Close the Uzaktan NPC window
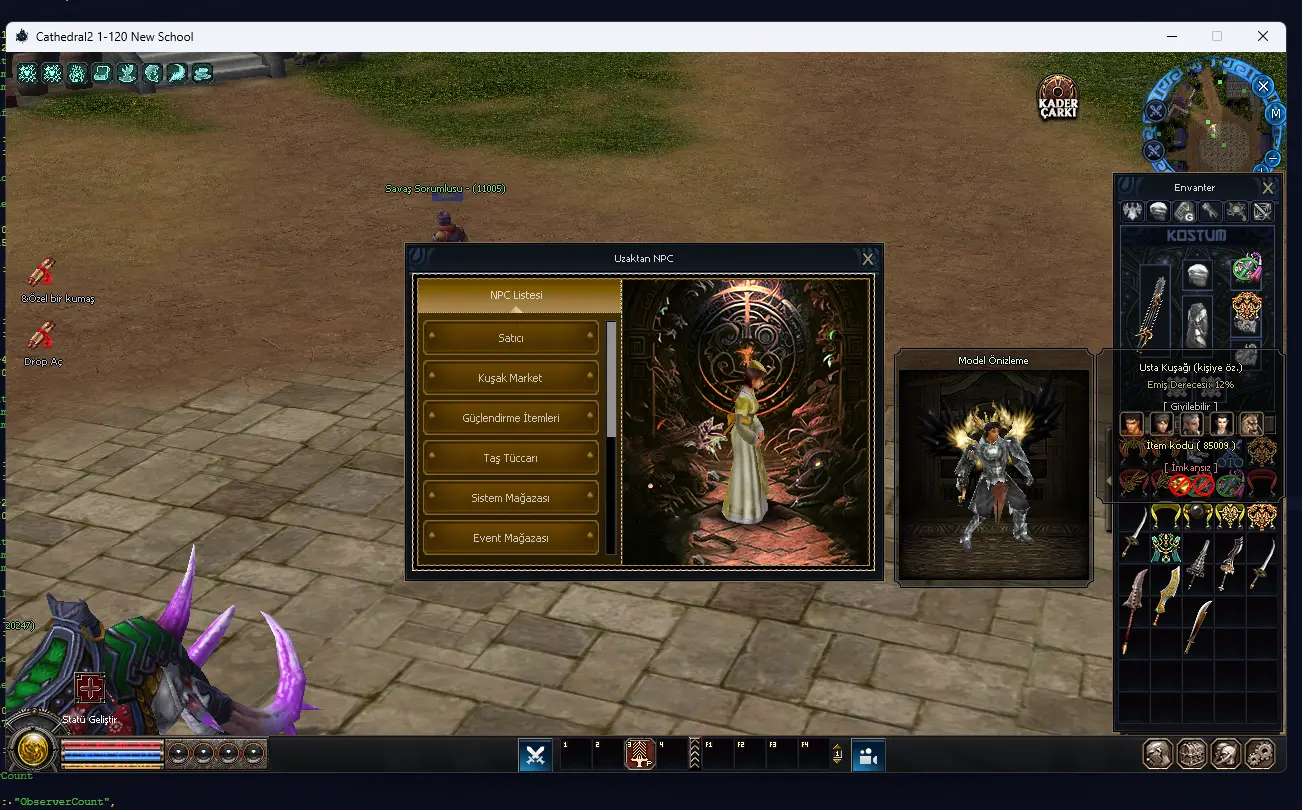The image size is (1302, 810). (x=868, y=259)
